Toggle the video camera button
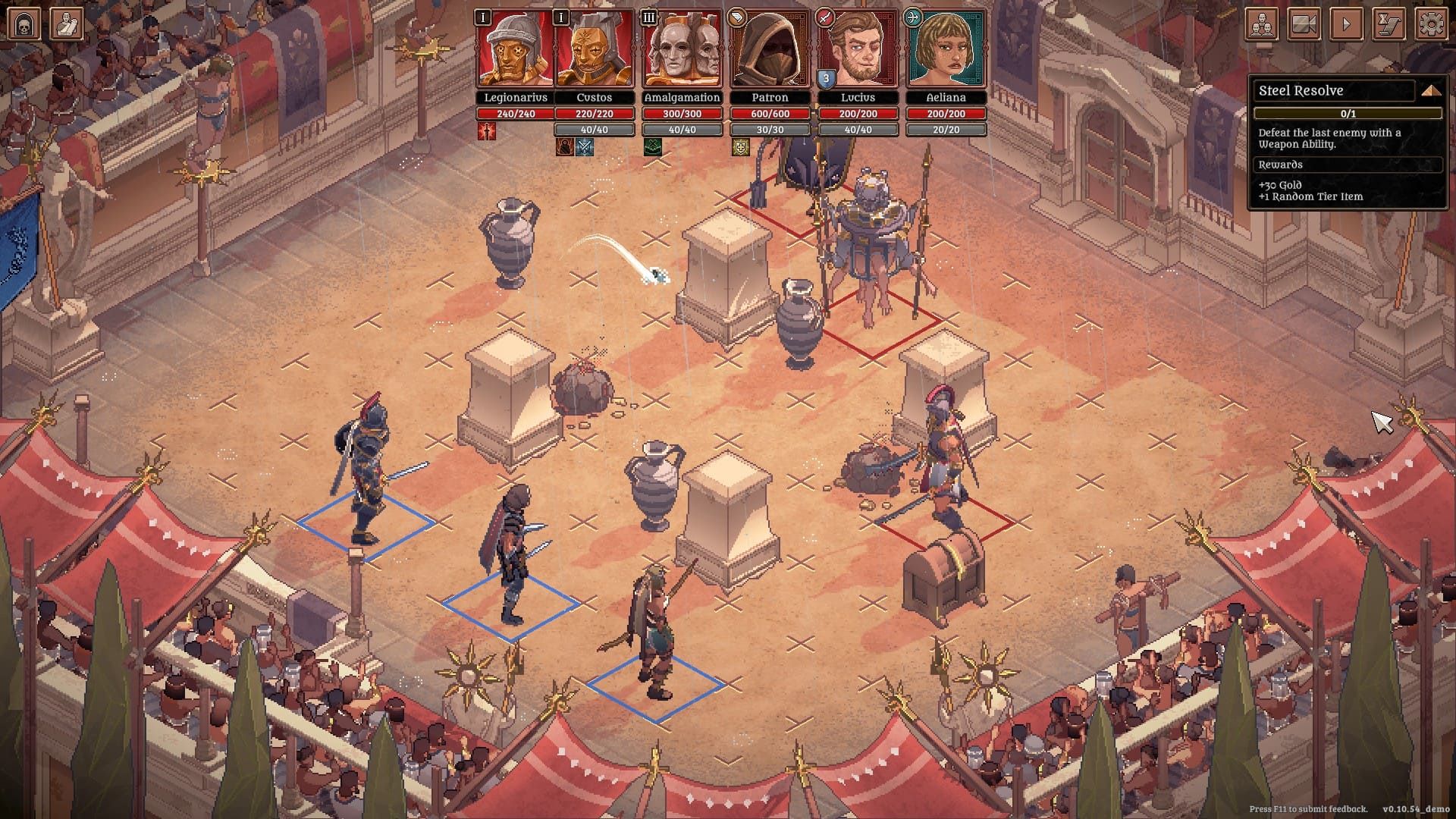 click(x=1304, y=24)
